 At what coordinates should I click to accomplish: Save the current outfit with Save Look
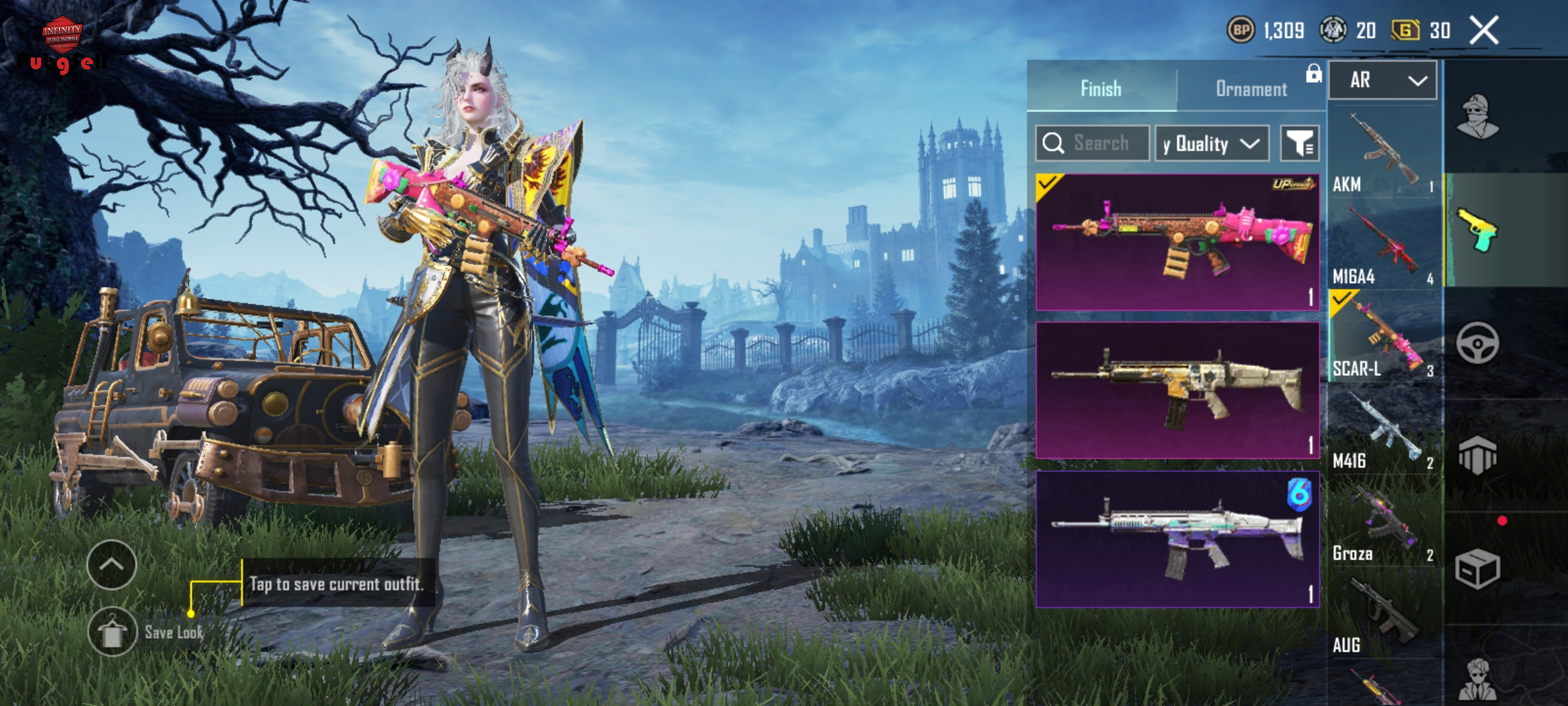(113, 632)
